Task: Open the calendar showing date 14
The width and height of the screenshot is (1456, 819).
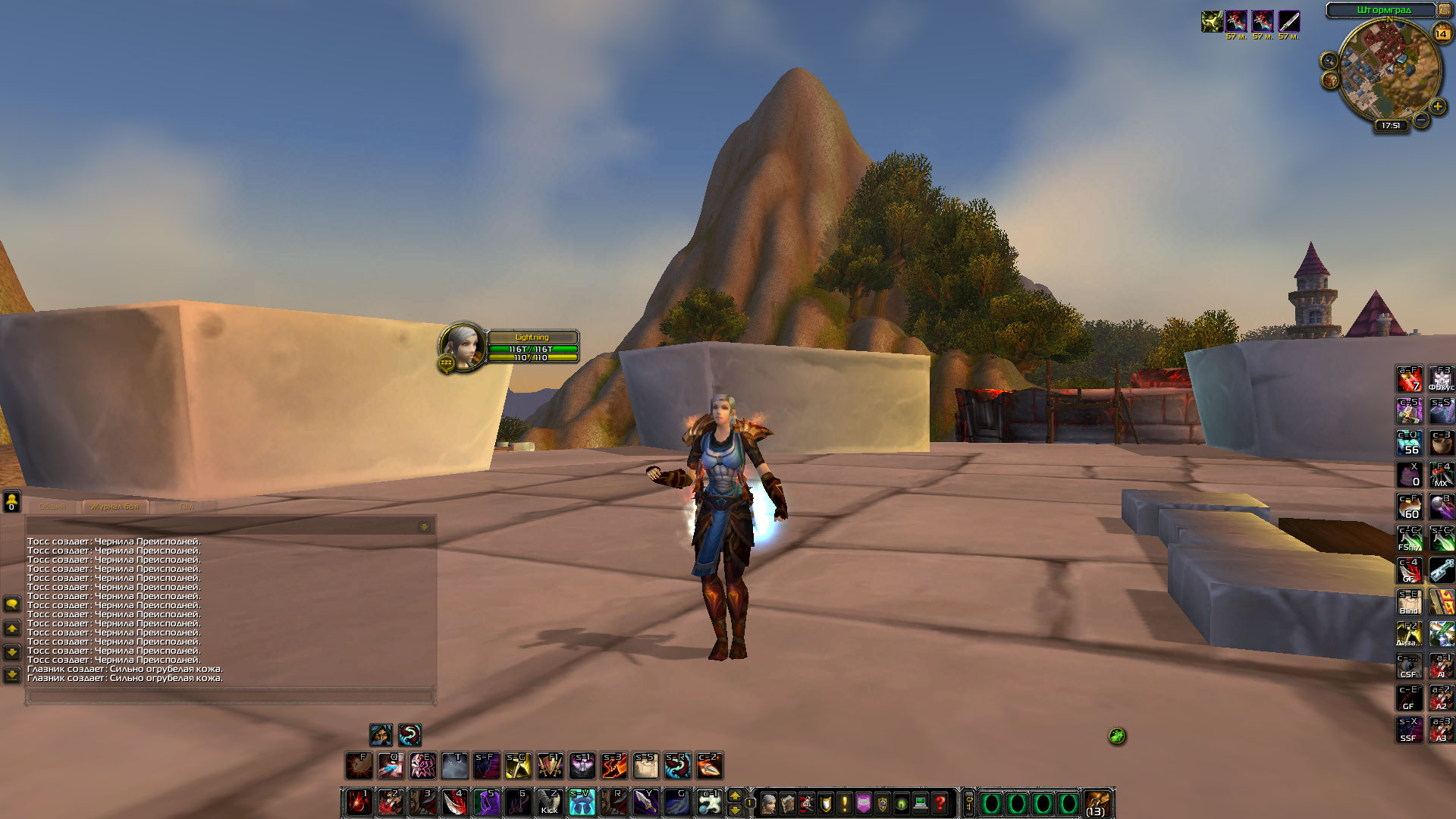Action: pos(1442,33)
